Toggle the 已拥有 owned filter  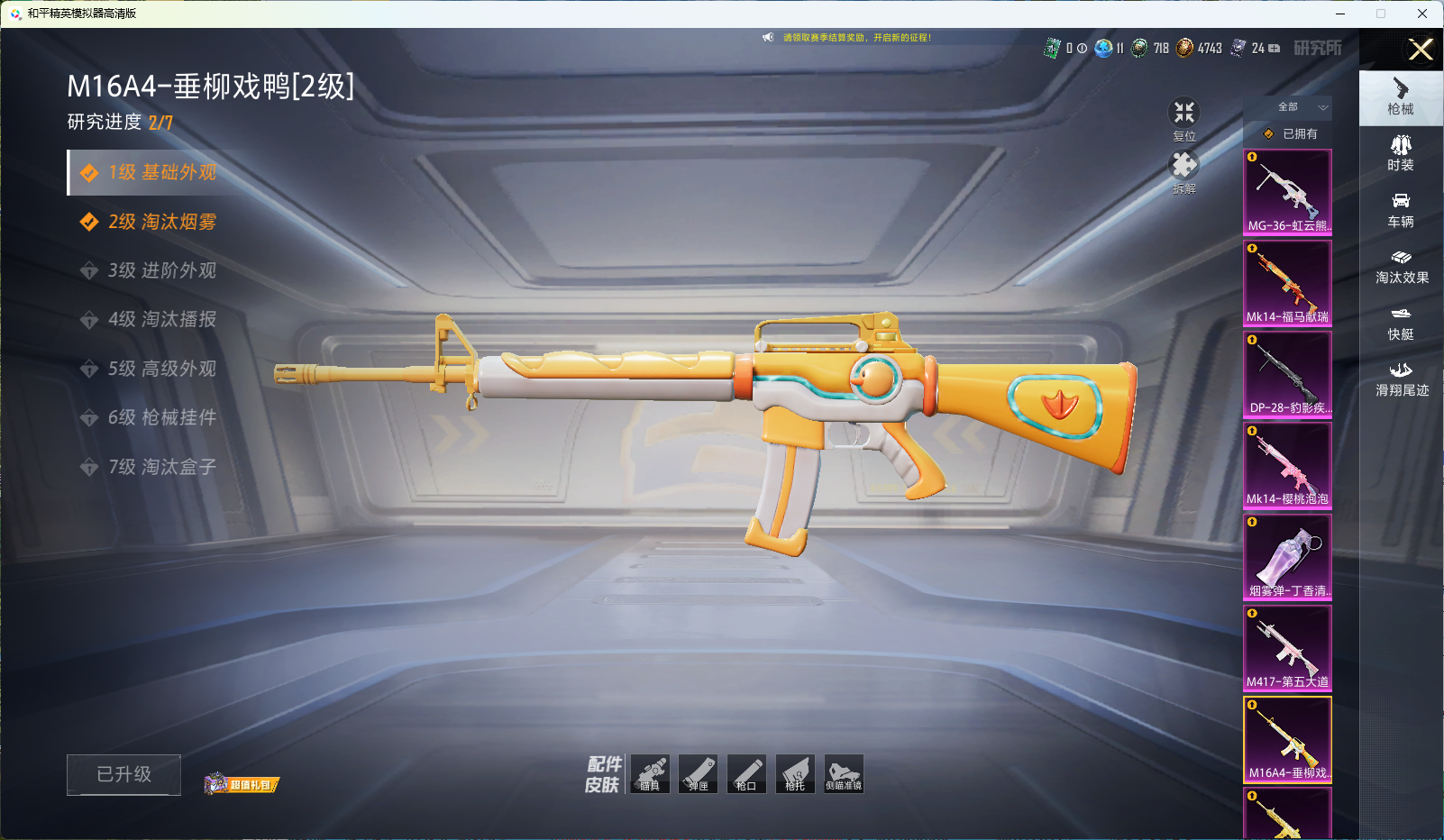pyautogui.click(x=1291, y=133)
